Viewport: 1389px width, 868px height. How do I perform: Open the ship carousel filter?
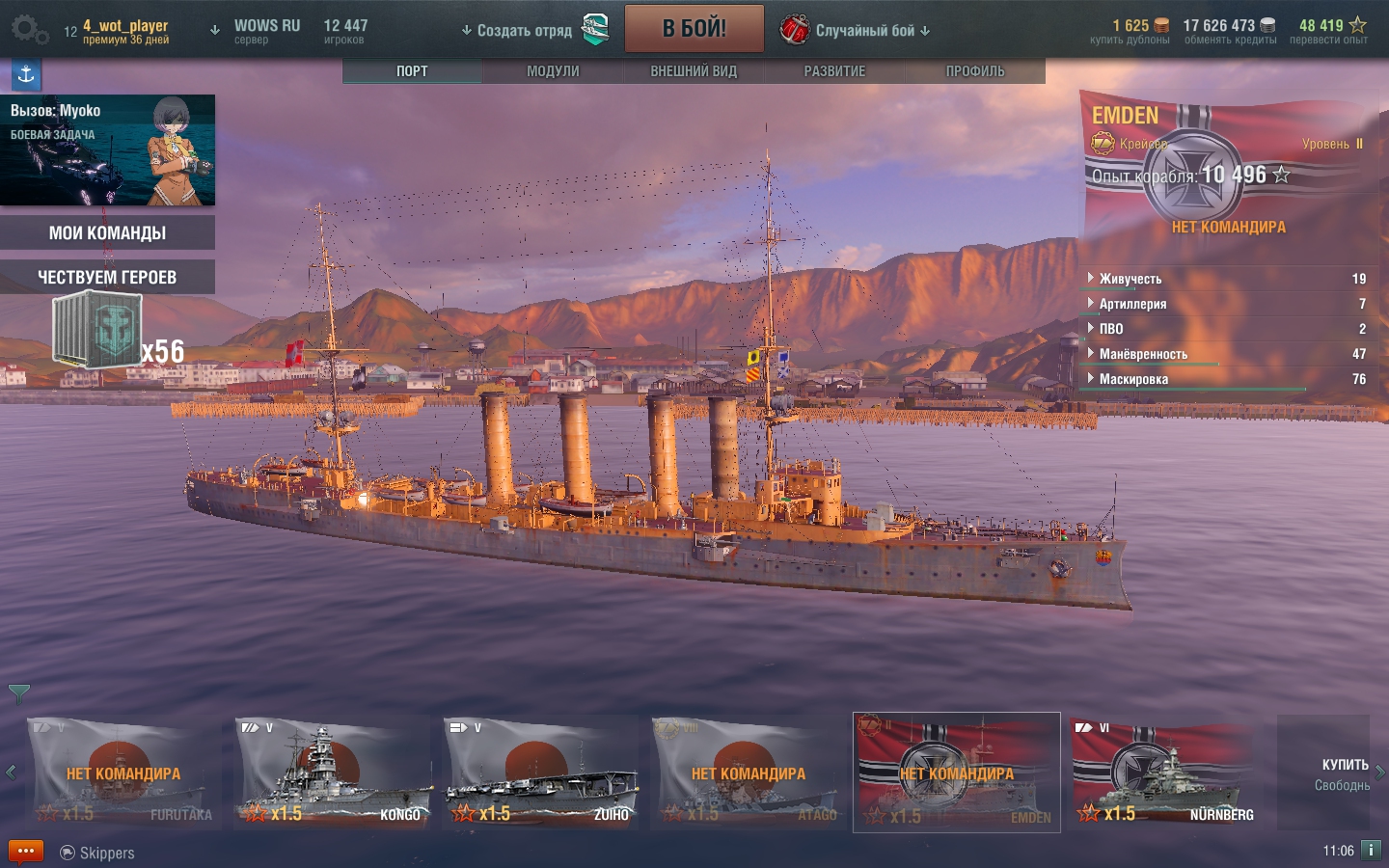(19, 692)
